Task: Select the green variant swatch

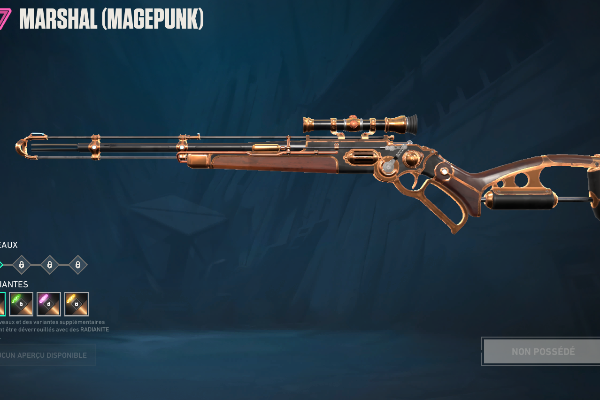Action: (x=22, y=304)
